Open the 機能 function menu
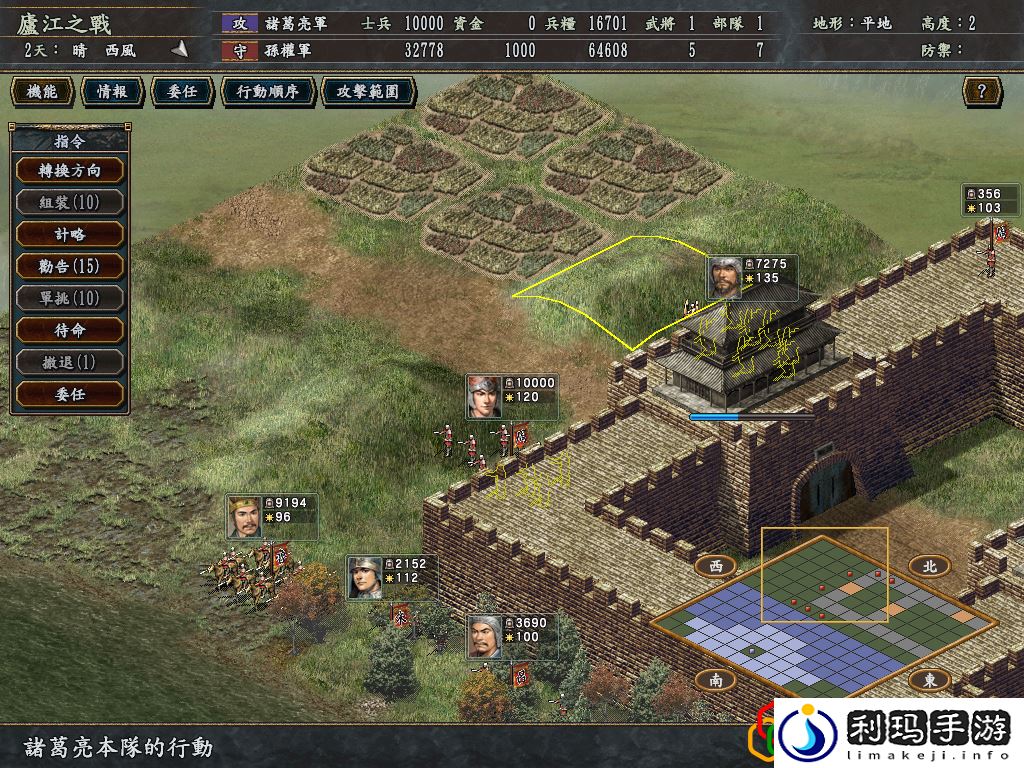The image size is (1024, 768). coord(42,92)
